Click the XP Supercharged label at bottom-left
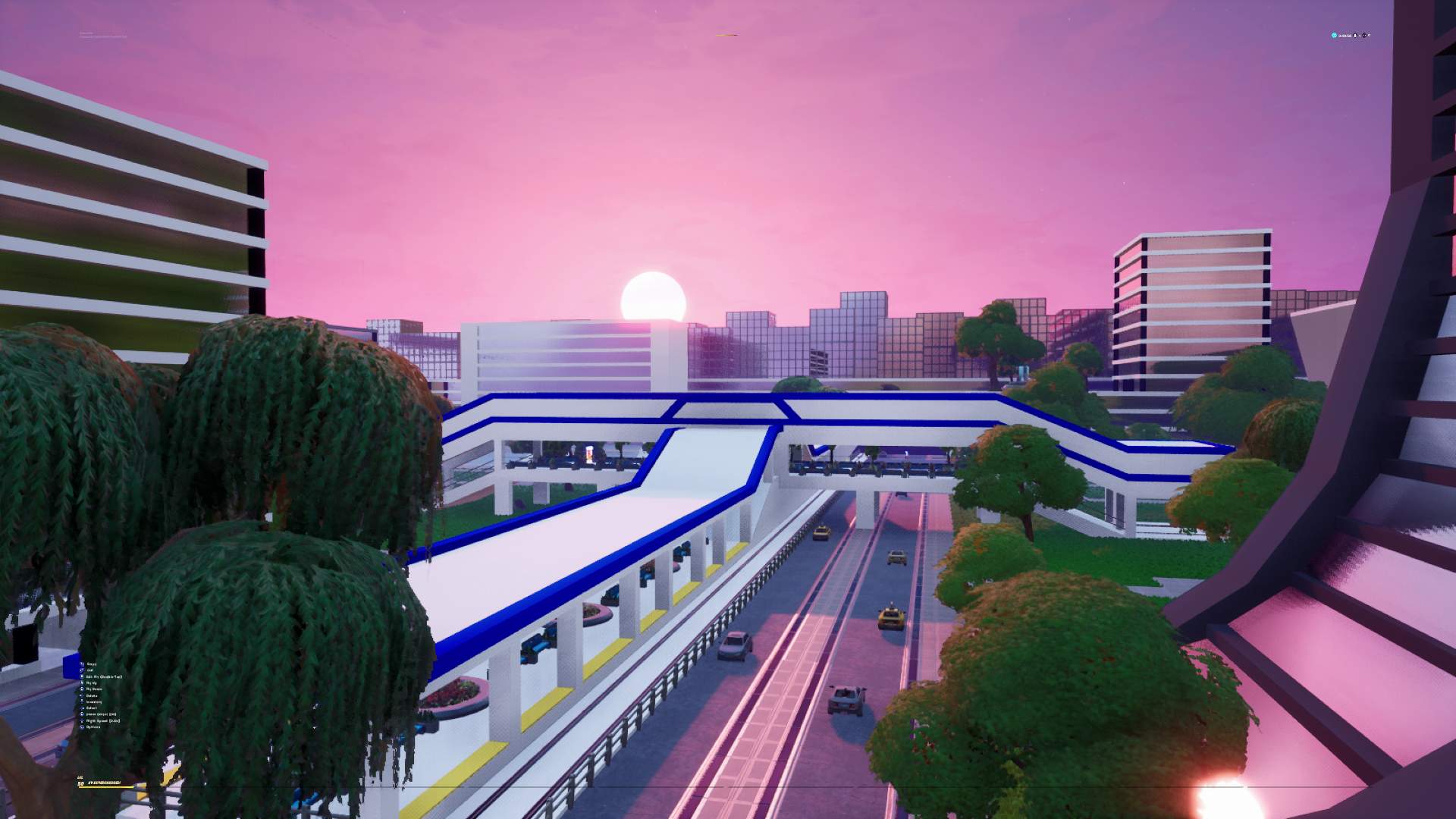Screen dimensions: 1456x819 tap(104, 783)
